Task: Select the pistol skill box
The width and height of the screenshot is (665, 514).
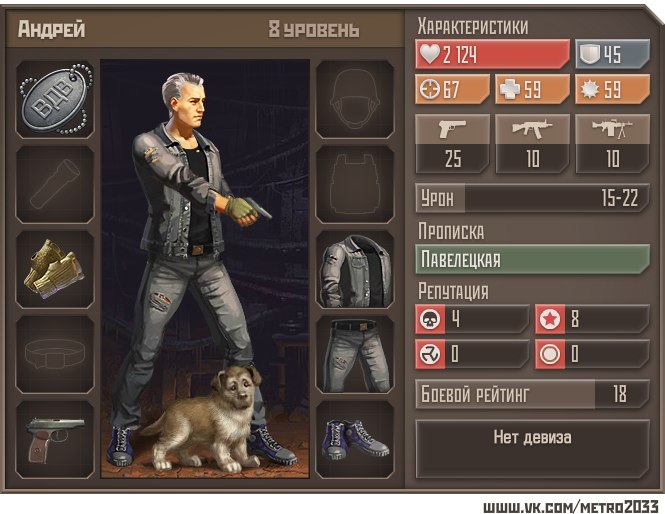Action: click(x=452, y=143)
